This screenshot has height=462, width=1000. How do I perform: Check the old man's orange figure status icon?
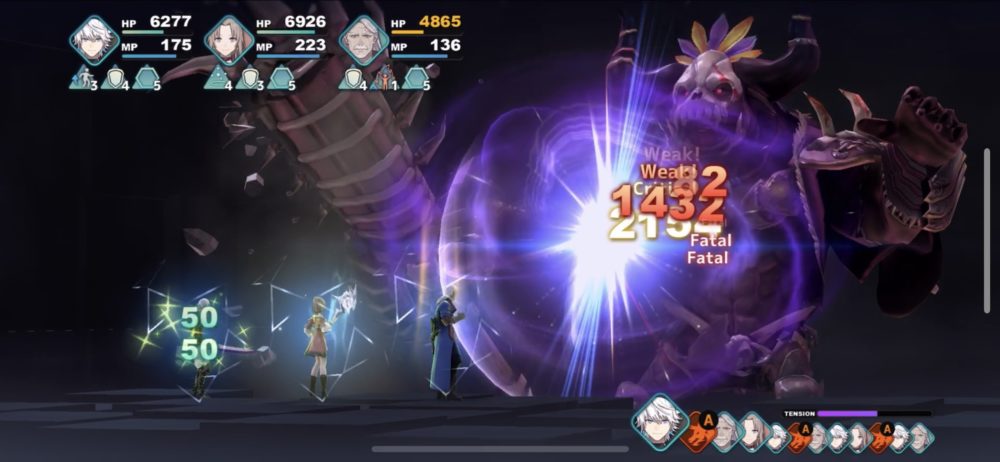tap(385, 76)
